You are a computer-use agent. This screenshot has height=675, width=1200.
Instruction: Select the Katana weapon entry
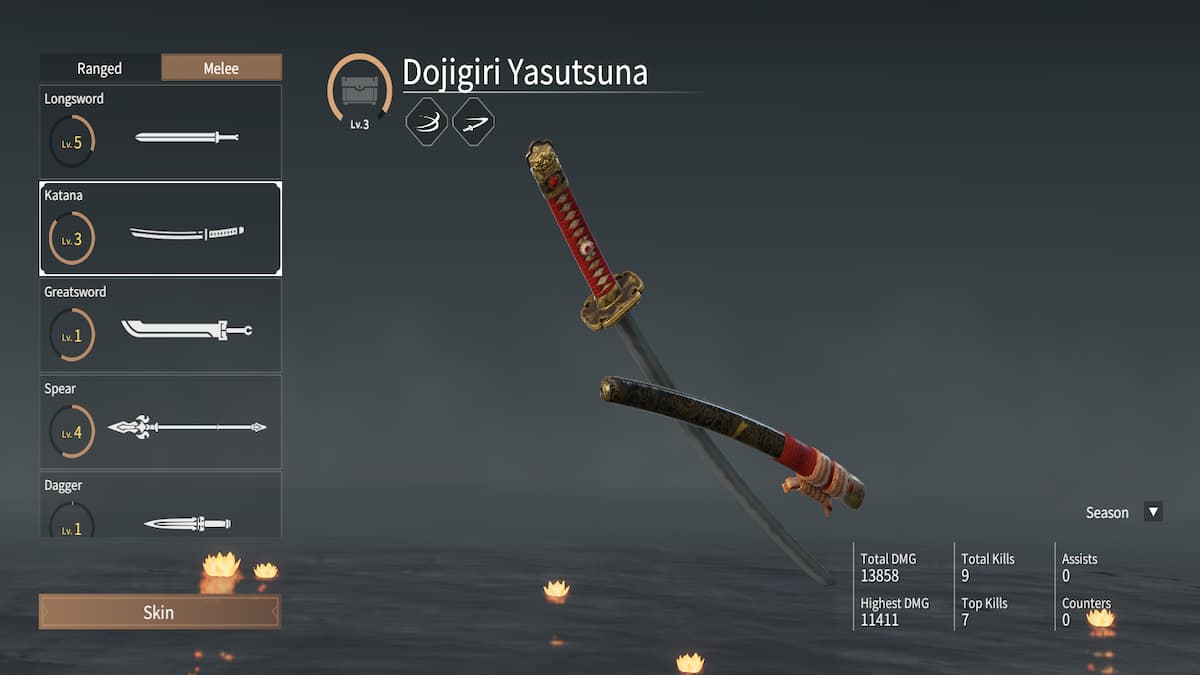coord(160,229)
